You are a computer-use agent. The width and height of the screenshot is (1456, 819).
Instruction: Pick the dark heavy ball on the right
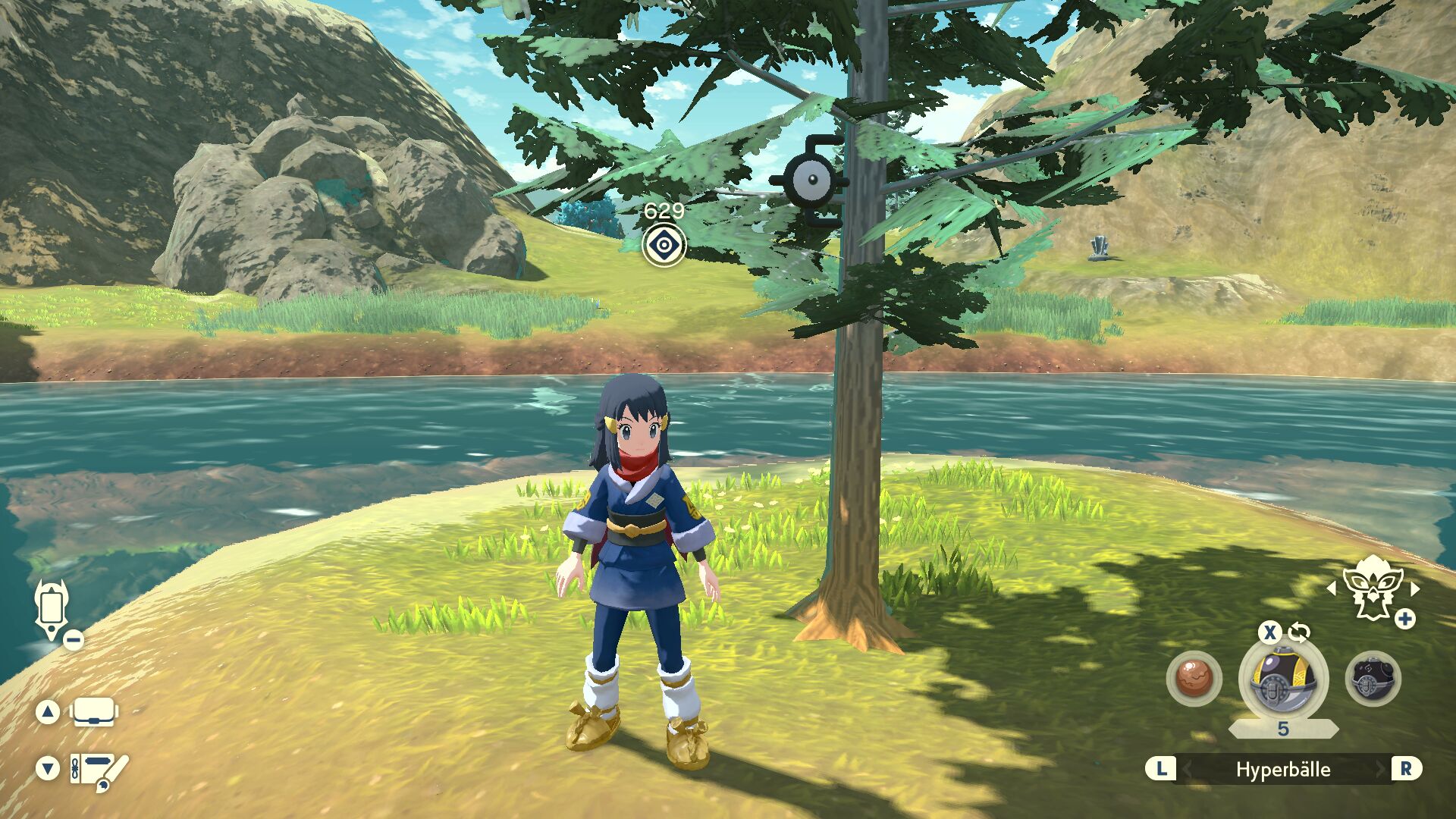(x=1373, y=678)
